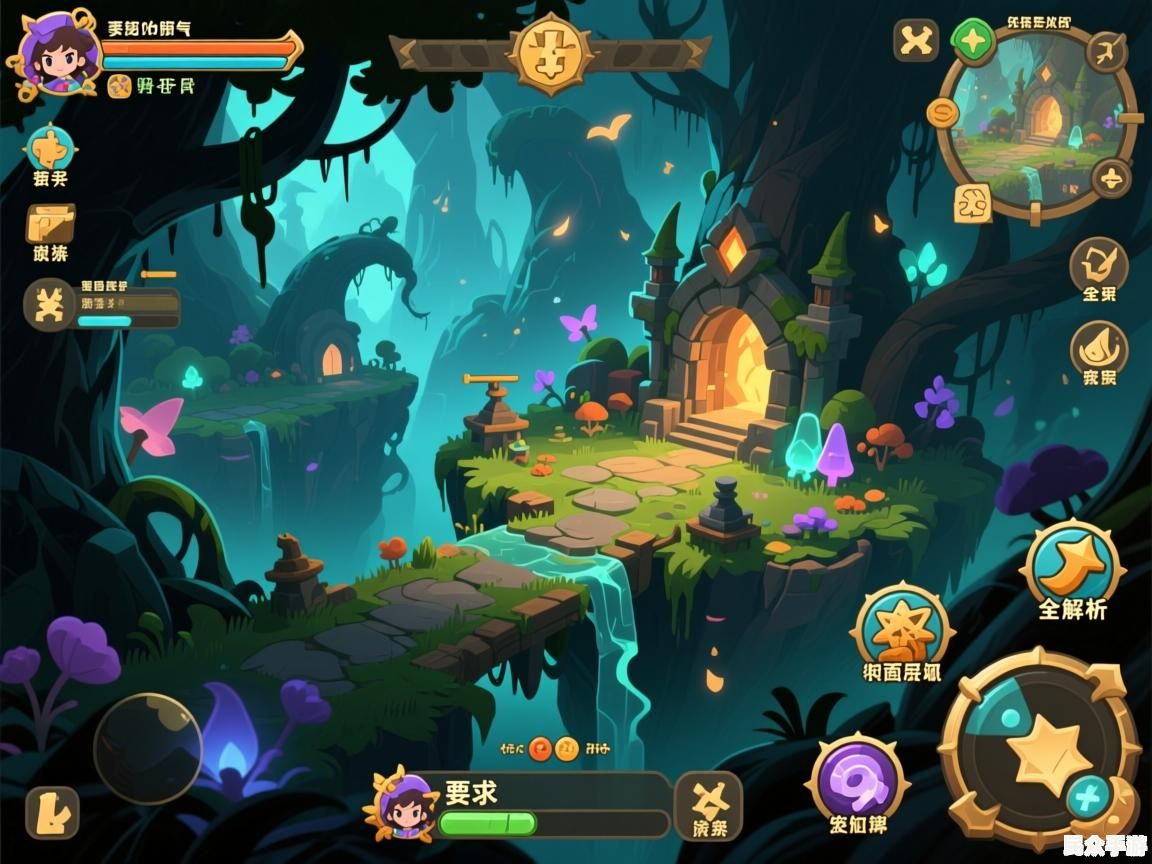Click the crossed-tools button beside the 要求 panel
Screen dimensions: 1152x864
709,801
